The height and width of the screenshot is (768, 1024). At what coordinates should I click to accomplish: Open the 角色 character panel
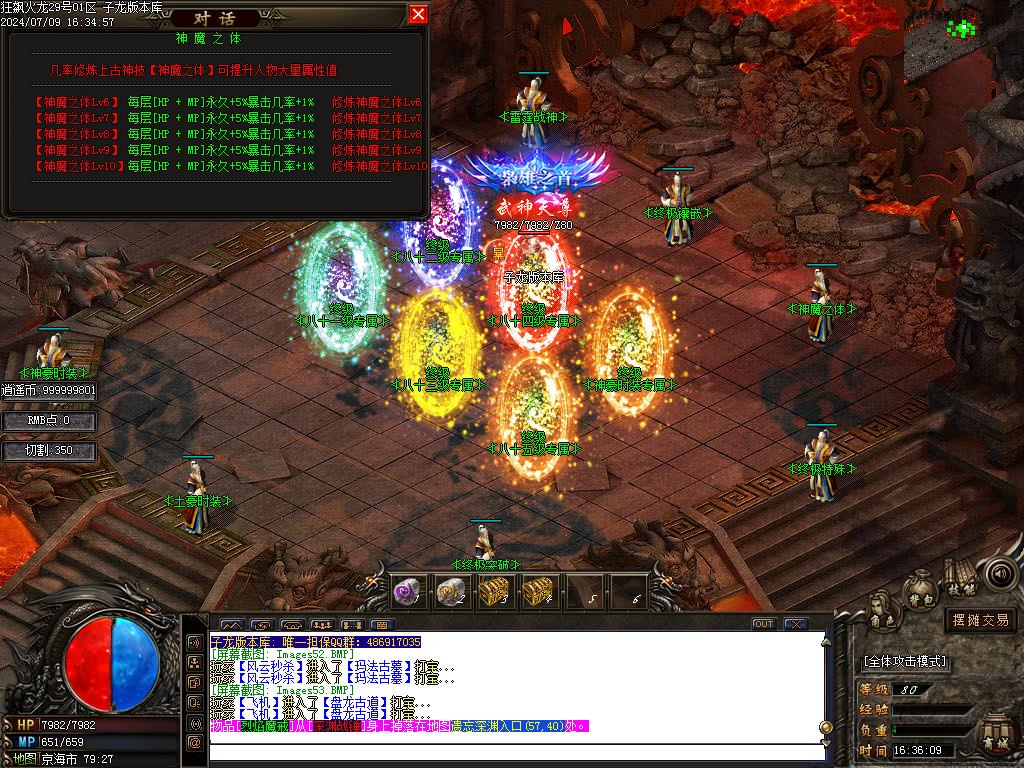click(x=881, y=607)
